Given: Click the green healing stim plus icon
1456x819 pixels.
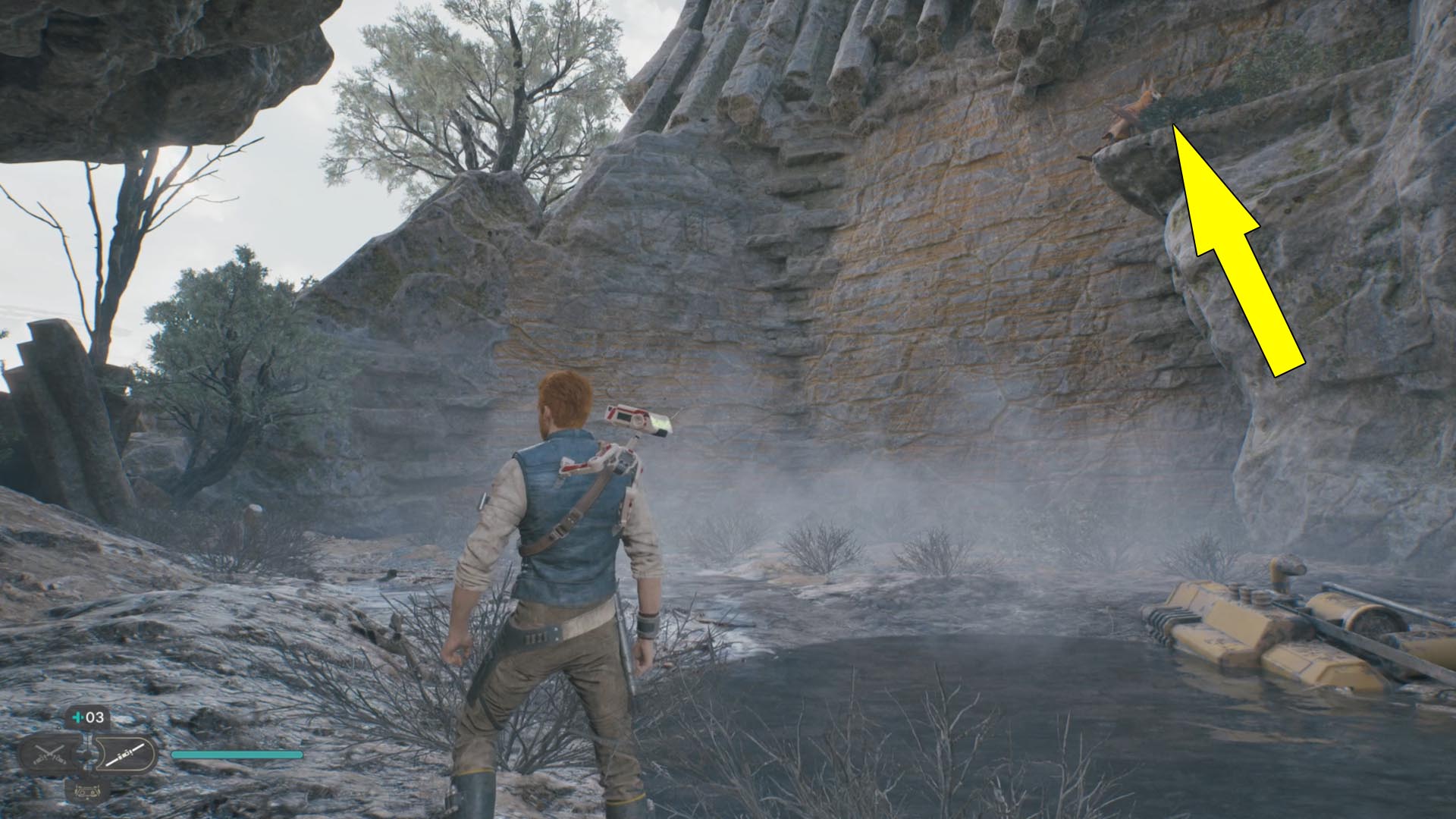Looking at the screenshot, I should (78, 717).
